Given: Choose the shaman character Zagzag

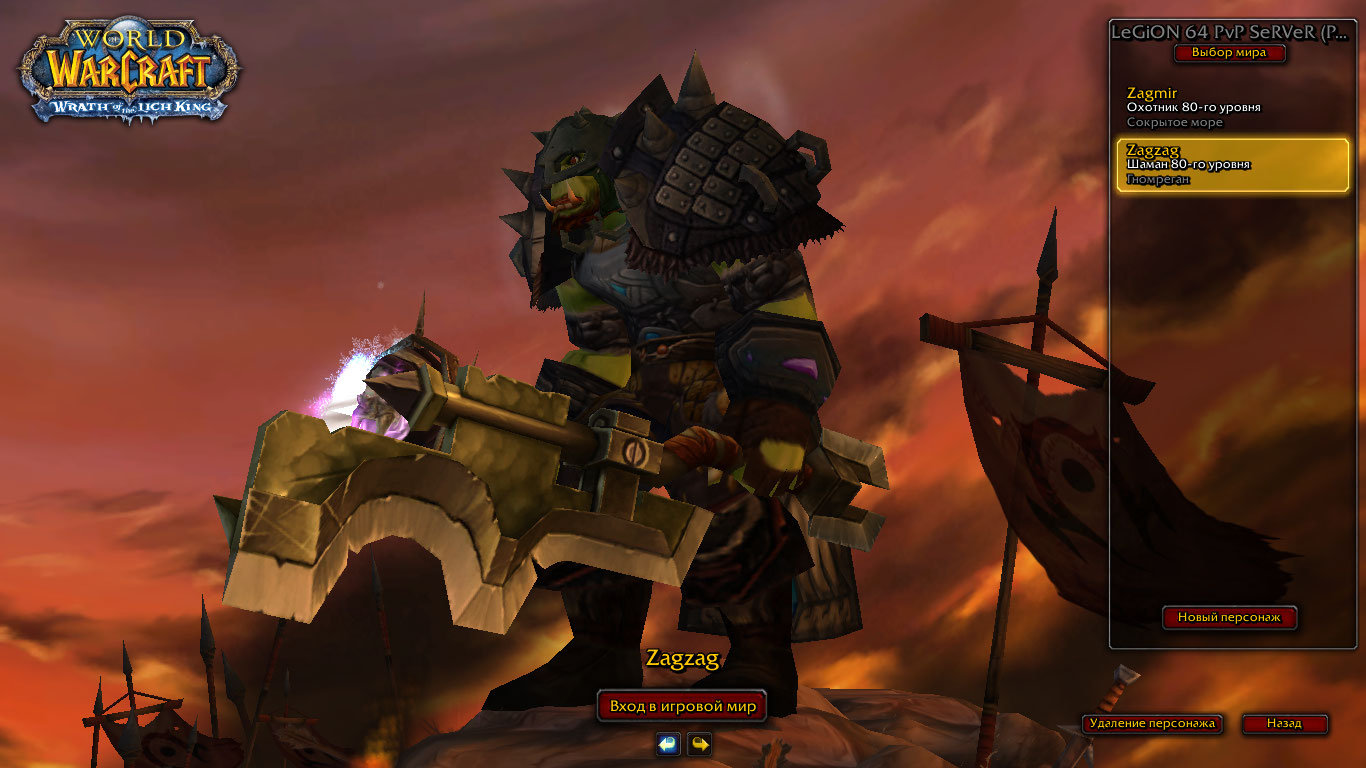Looking at the screenshot, I should pyautogui.click(x=1232, y=165).
